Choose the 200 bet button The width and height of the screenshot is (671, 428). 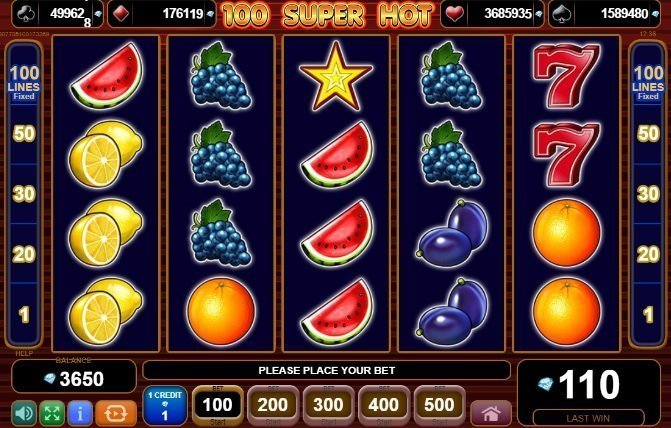click(273, 405)
